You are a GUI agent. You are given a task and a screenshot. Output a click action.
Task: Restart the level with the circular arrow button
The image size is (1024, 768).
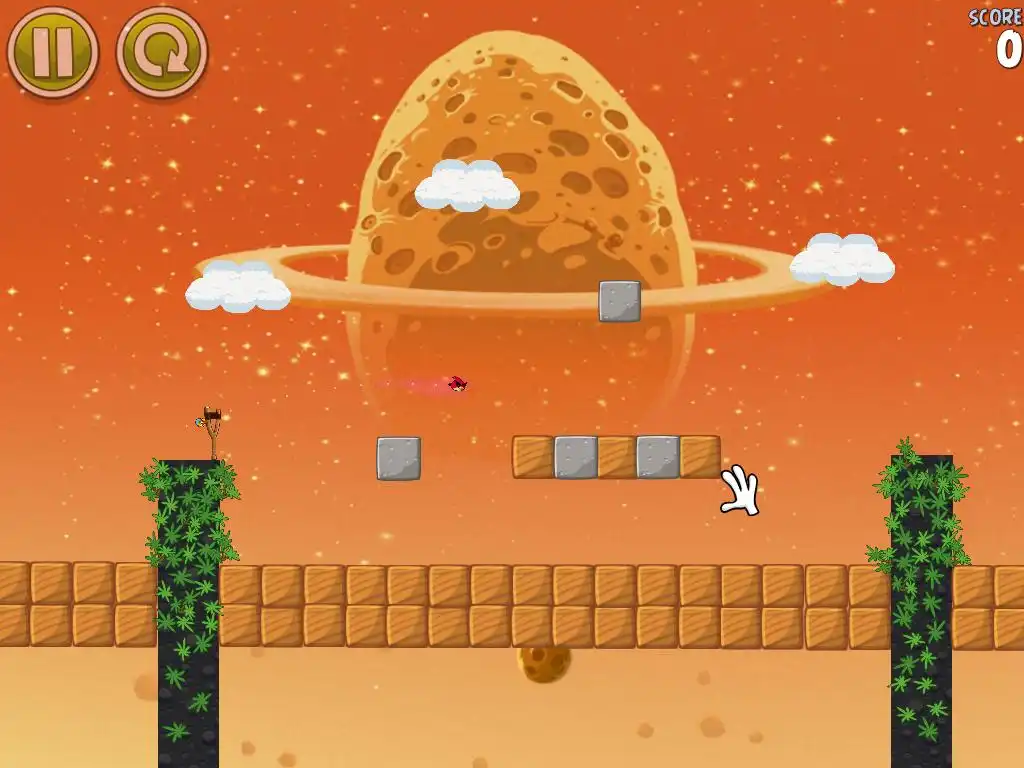(162, 52)
